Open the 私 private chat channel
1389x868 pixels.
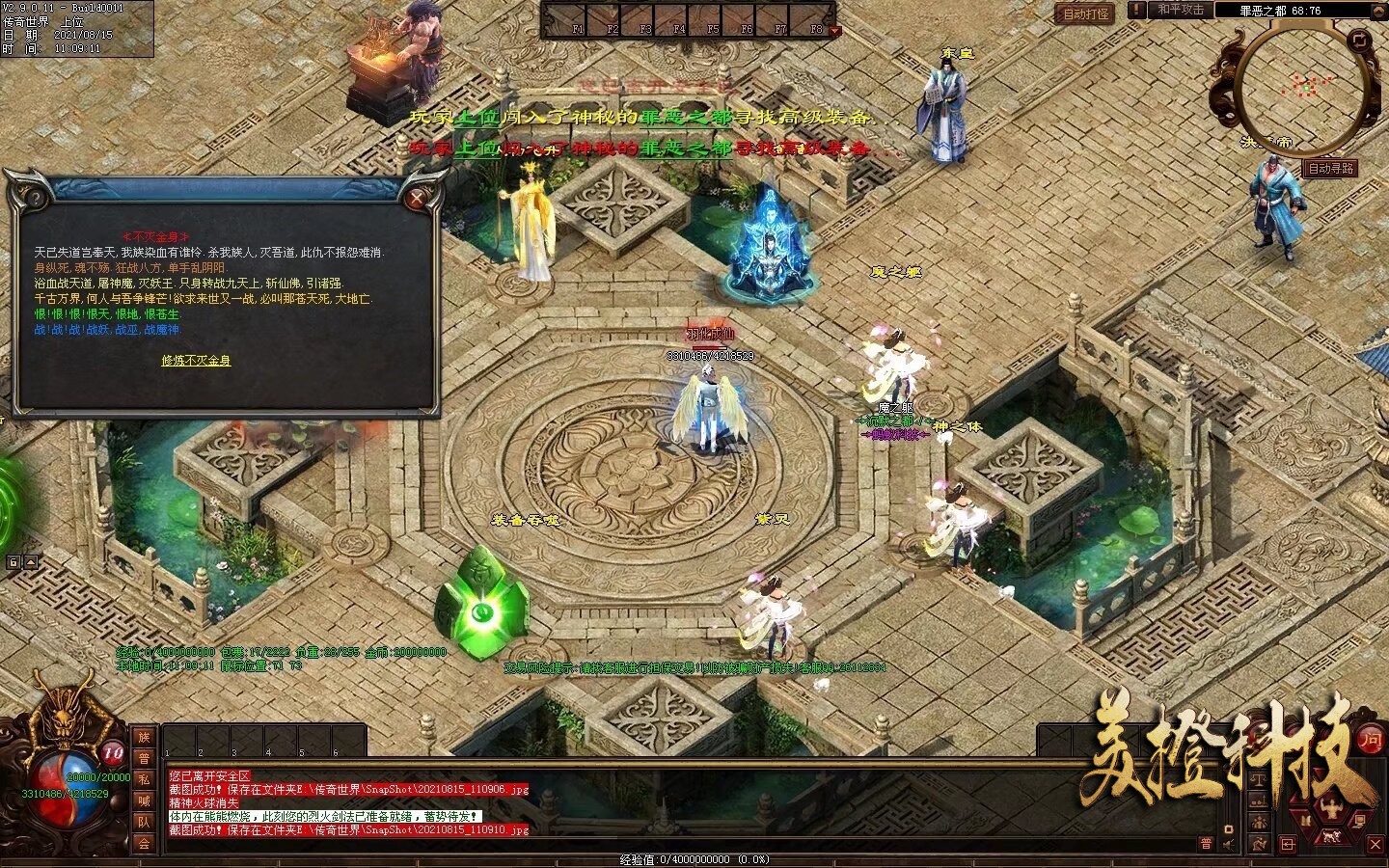144,780
